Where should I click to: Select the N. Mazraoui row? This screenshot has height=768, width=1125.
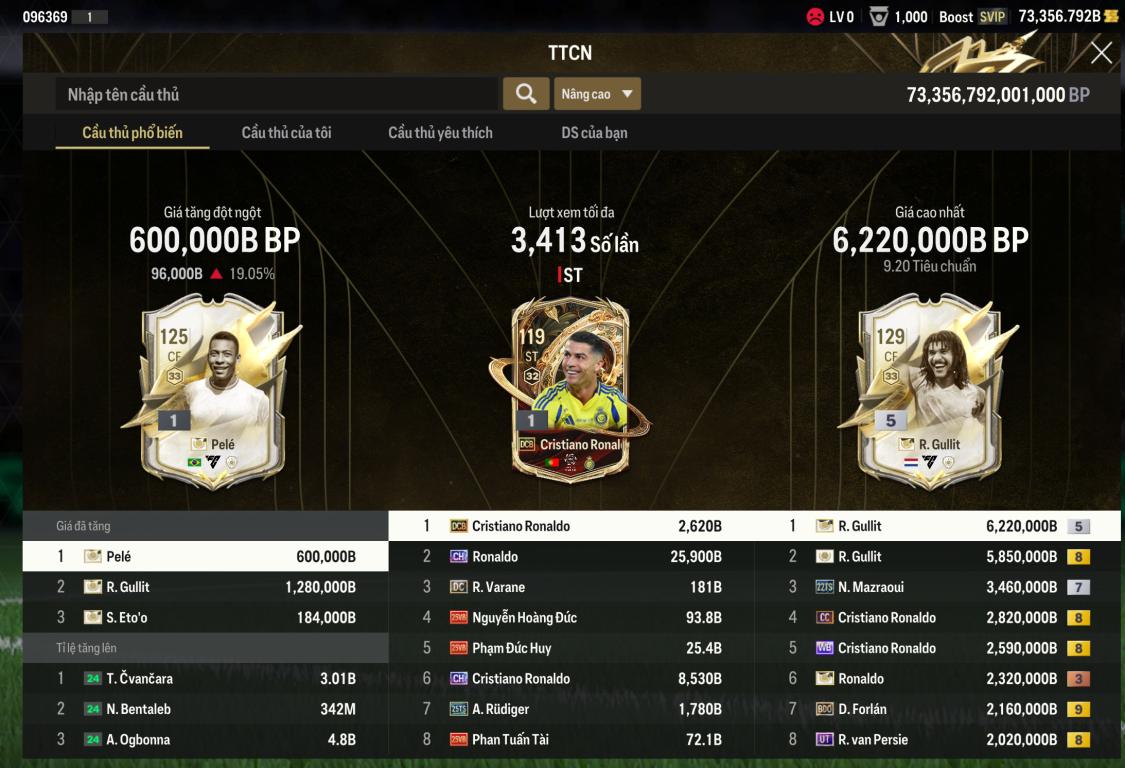(940, 587)
